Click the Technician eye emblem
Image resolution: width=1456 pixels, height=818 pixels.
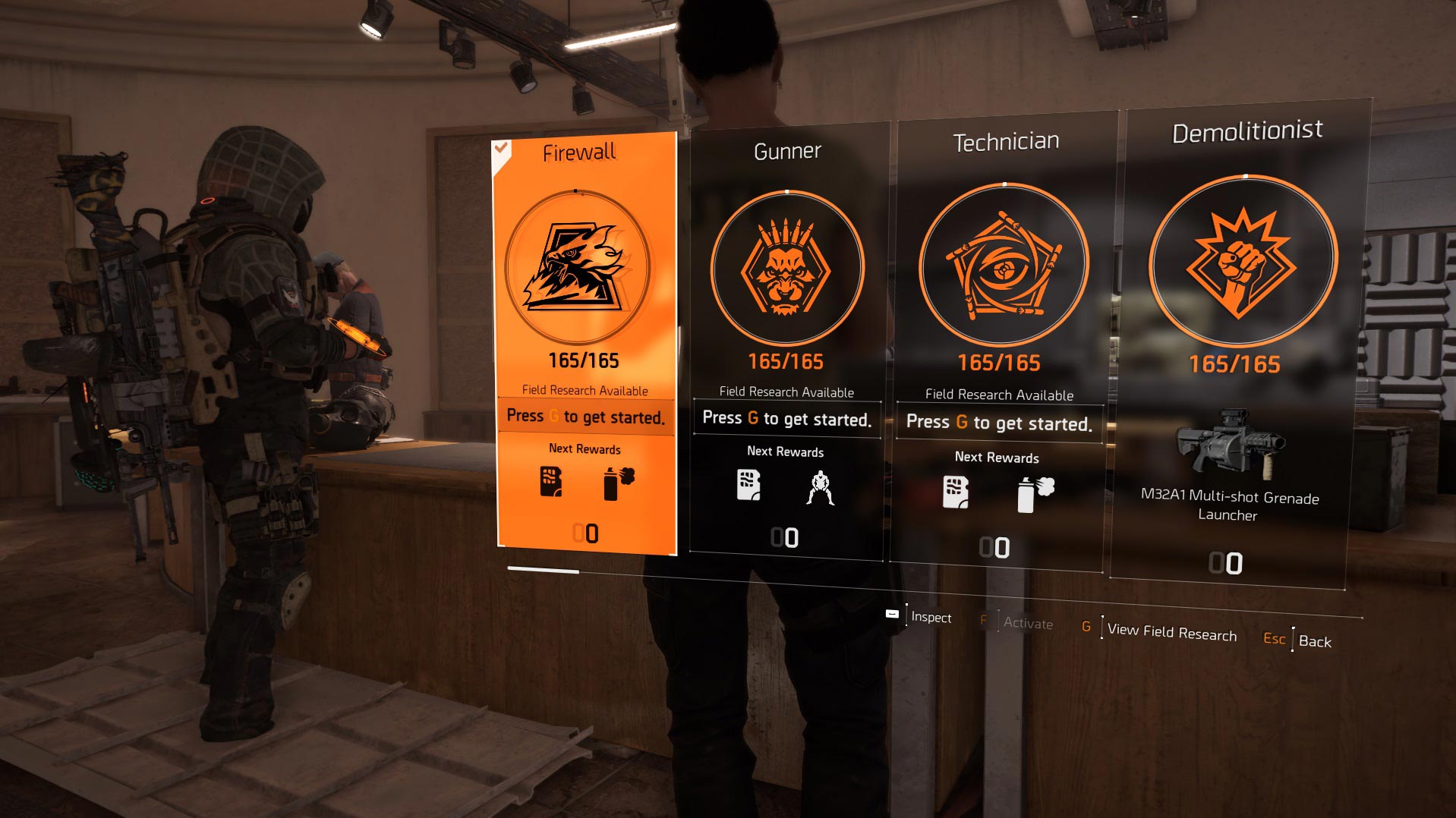coord(1002,264)
